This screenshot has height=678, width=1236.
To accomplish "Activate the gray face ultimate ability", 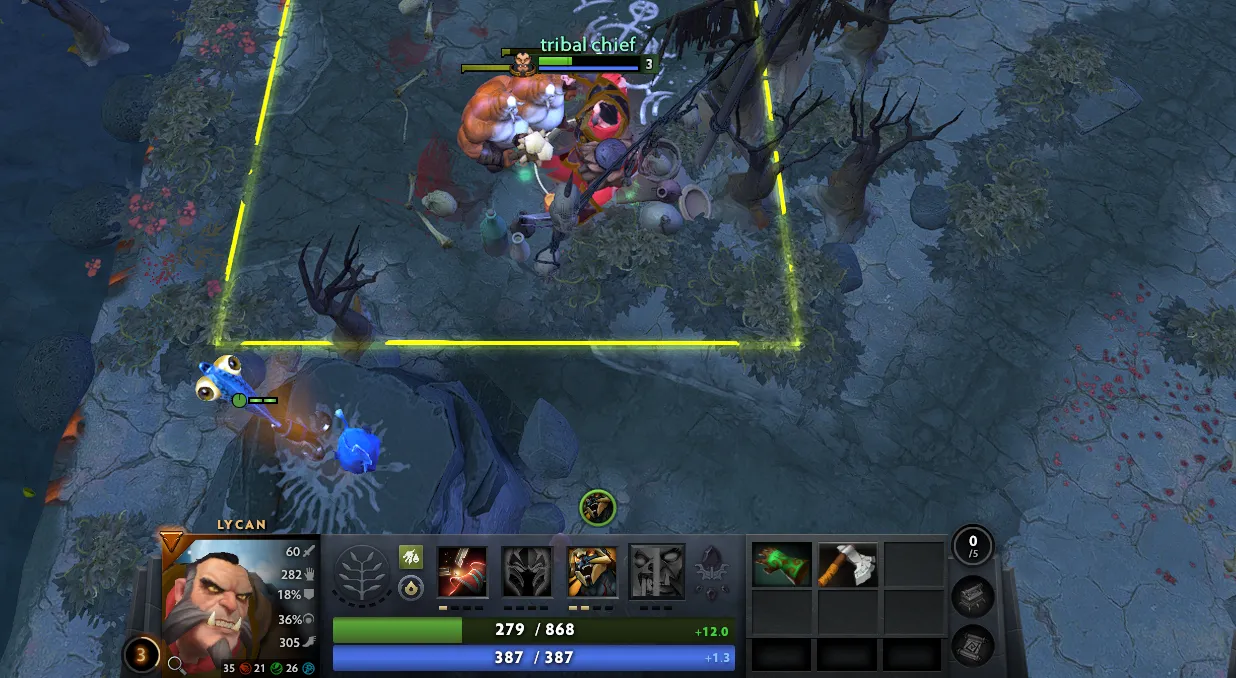I will (x=657, y=572).
